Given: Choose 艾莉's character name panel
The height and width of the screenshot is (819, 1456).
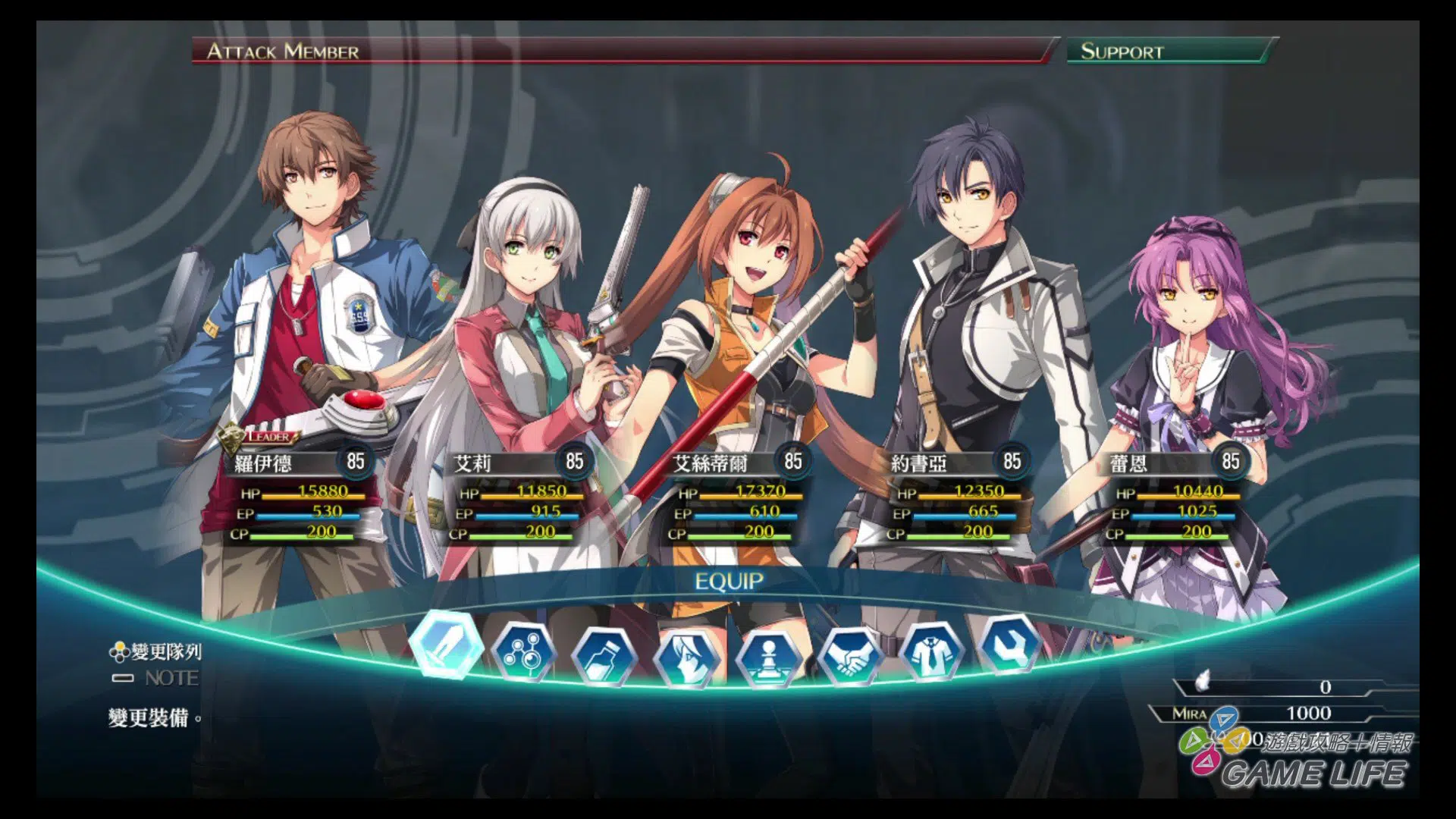Looking at the screenshot, I should coord(502,463).
